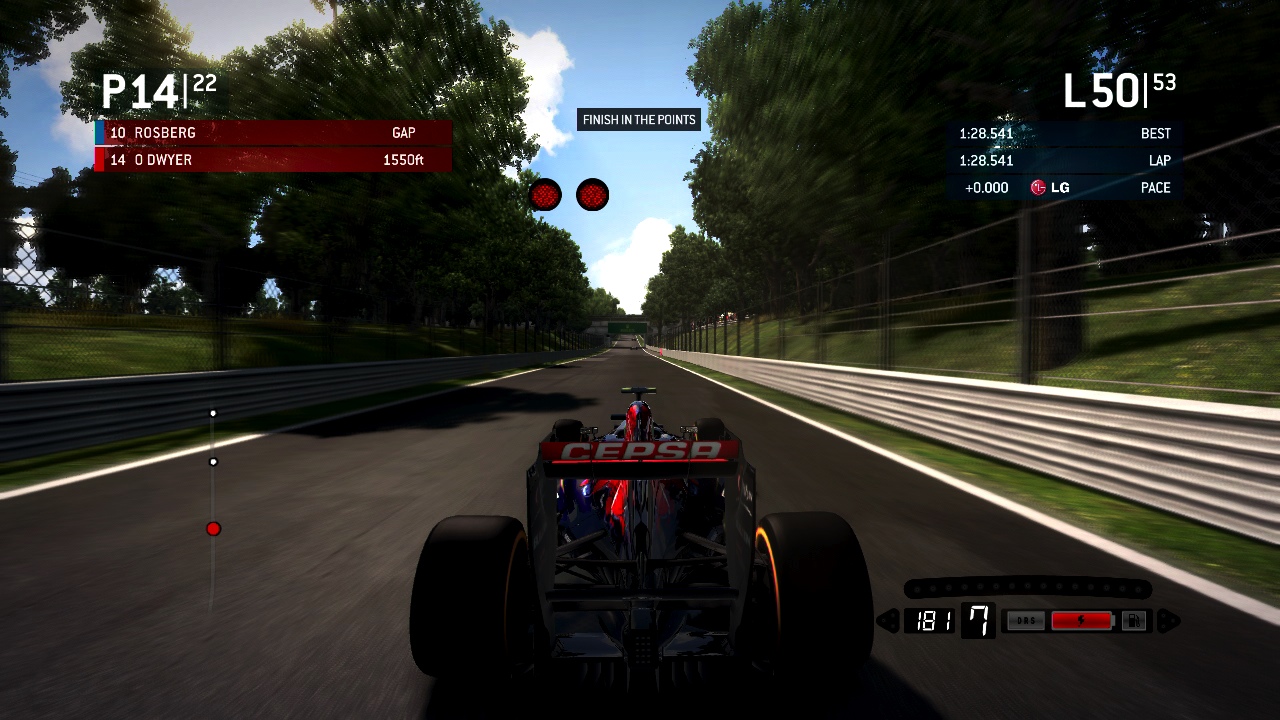Select the gear indicator showing 7
The height and width of the screenshot is (720, 1280).
click(x=977, y=622)
